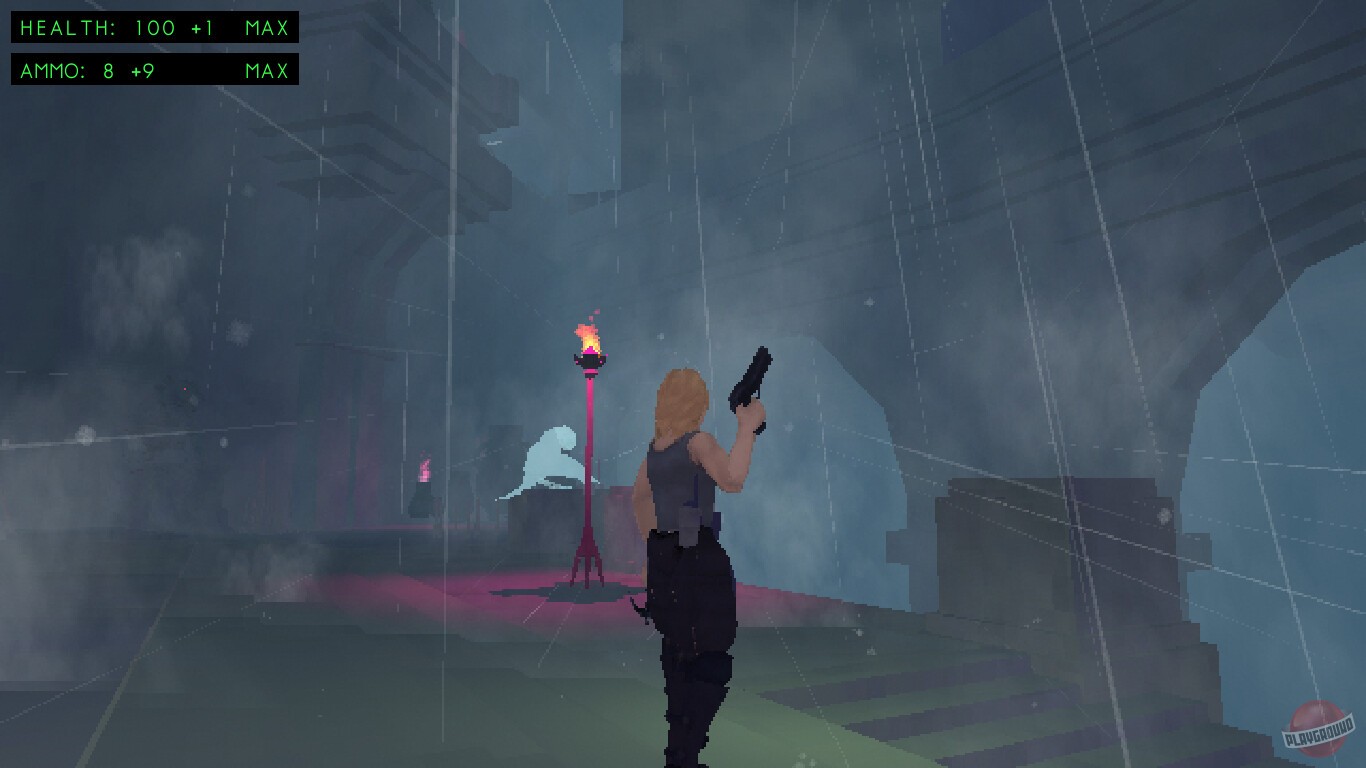Select the flaming torch atop the pink stand
The width and height of the screenshot is (1366, 768).
[591, 345]
